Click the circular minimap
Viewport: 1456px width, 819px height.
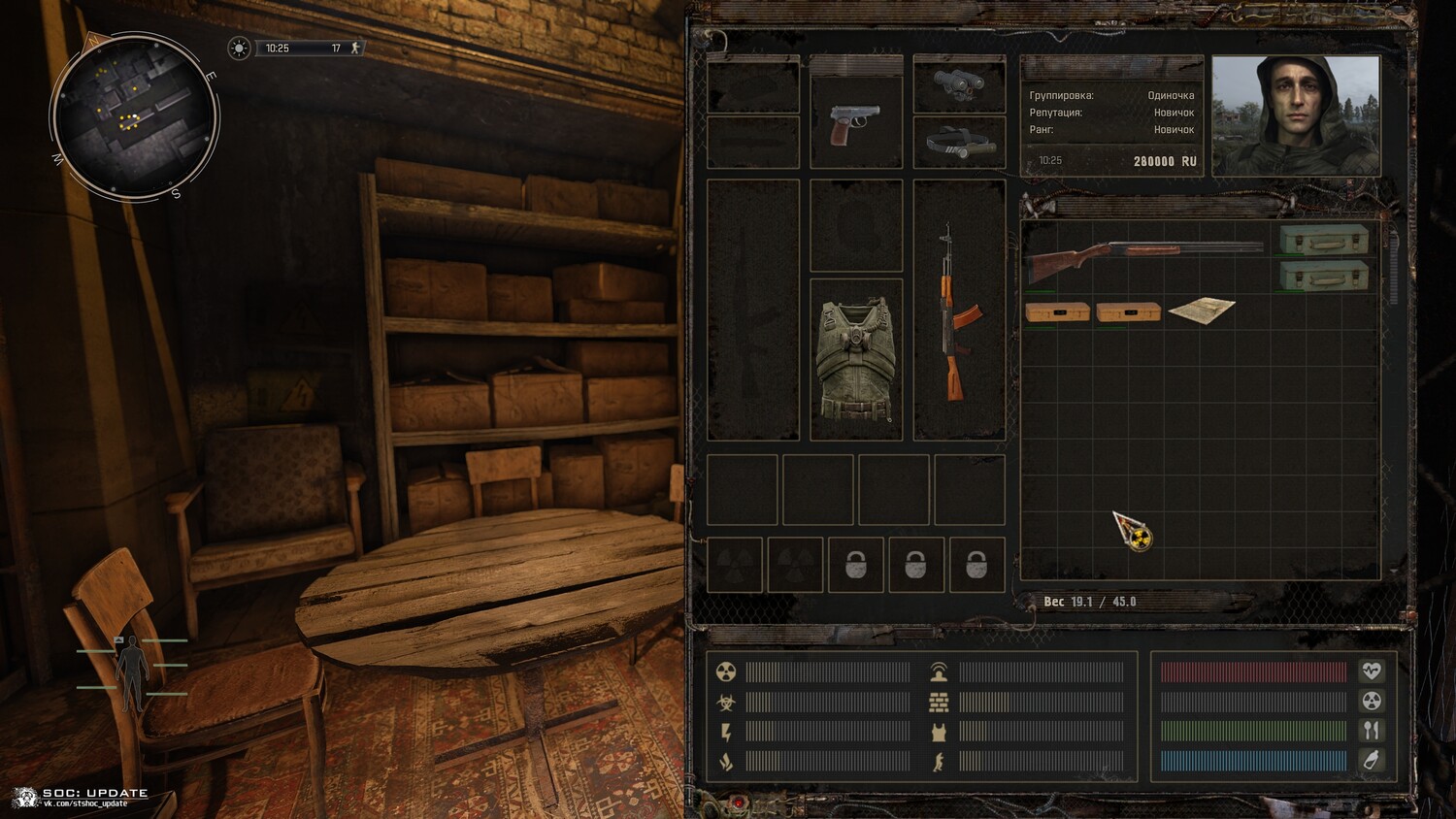[134, 116]
